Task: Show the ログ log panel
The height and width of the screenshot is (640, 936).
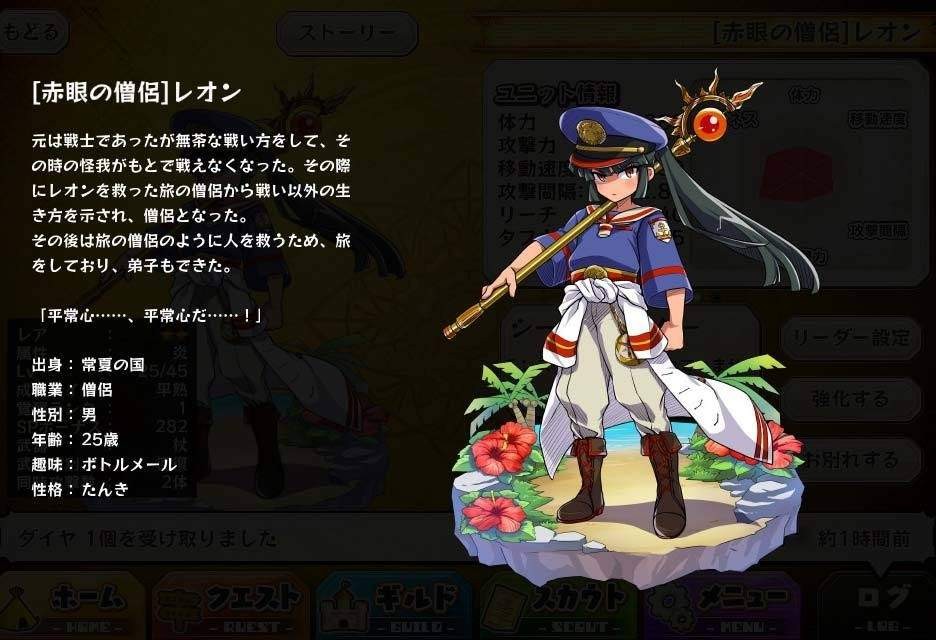Action: pos(880,603)
